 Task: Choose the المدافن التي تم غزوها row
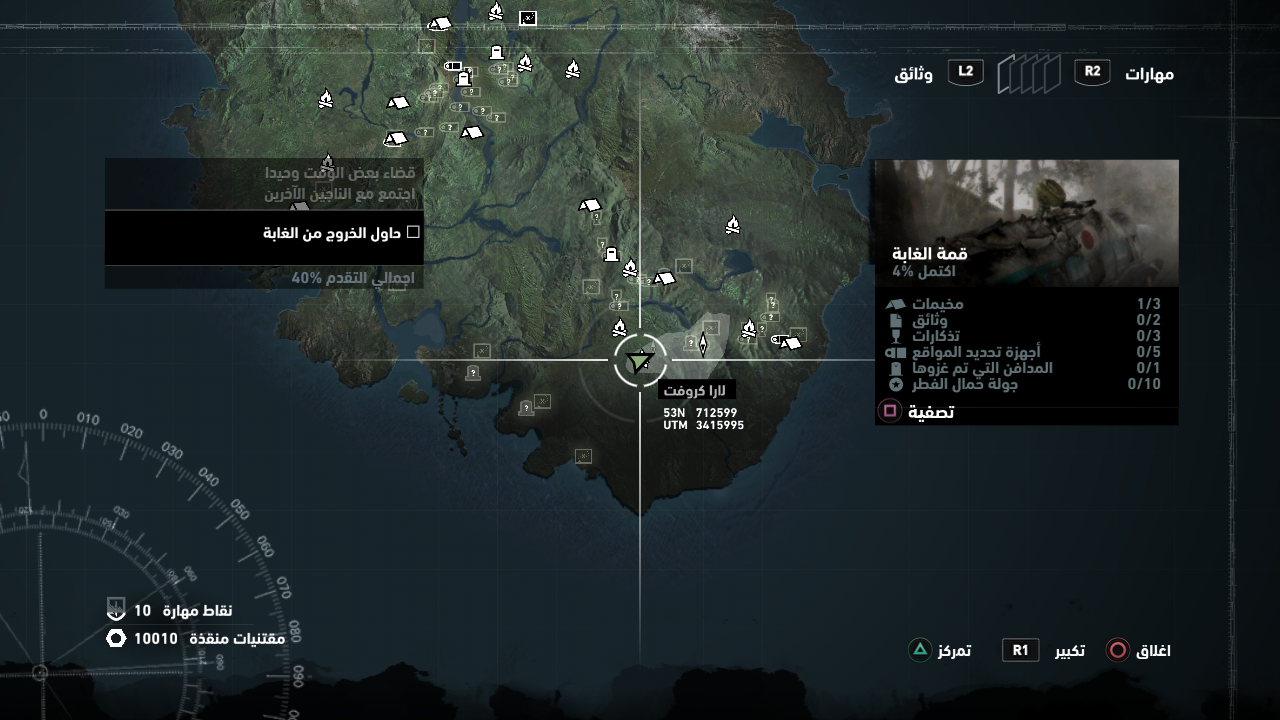pos(1026,368)
